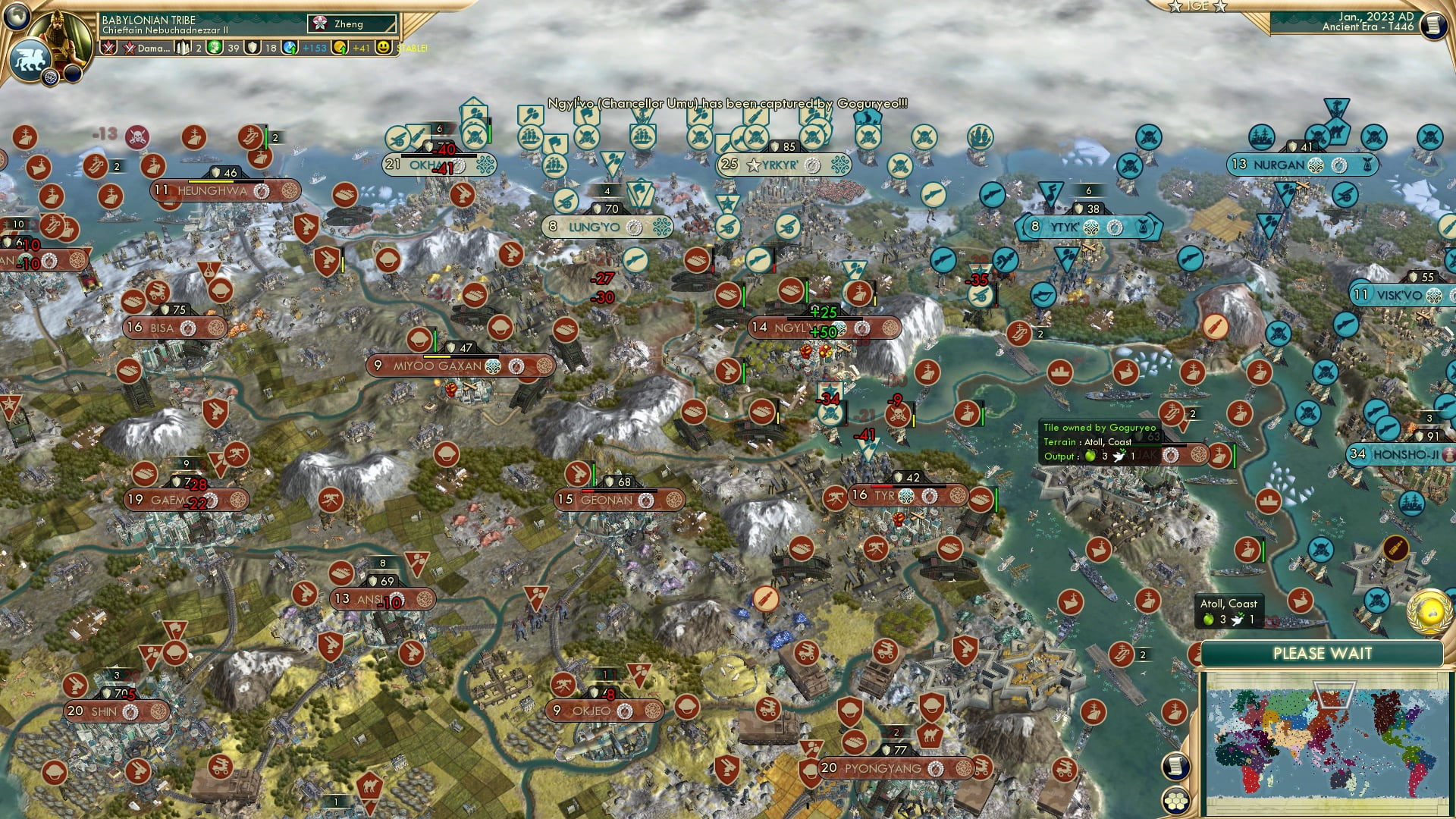Click the culture shield icon in the top bar

pos(253,48)
